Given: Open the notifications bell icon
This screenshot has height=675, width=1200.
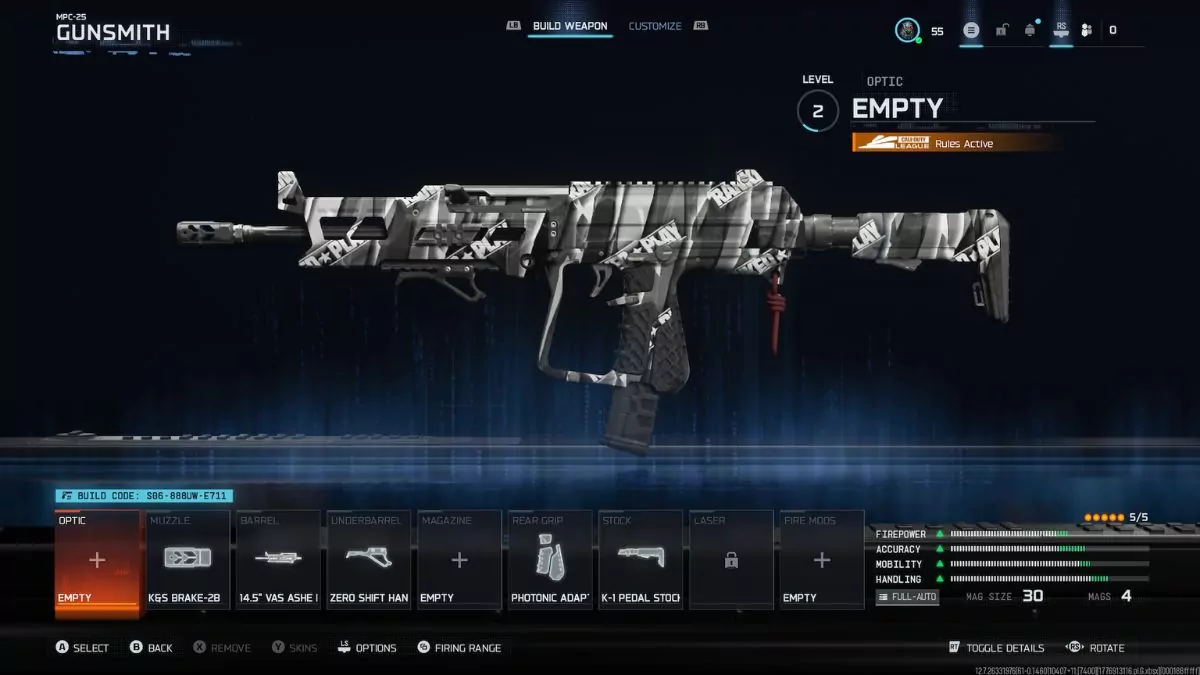Looking at the screenshot, I should 1030,30.
